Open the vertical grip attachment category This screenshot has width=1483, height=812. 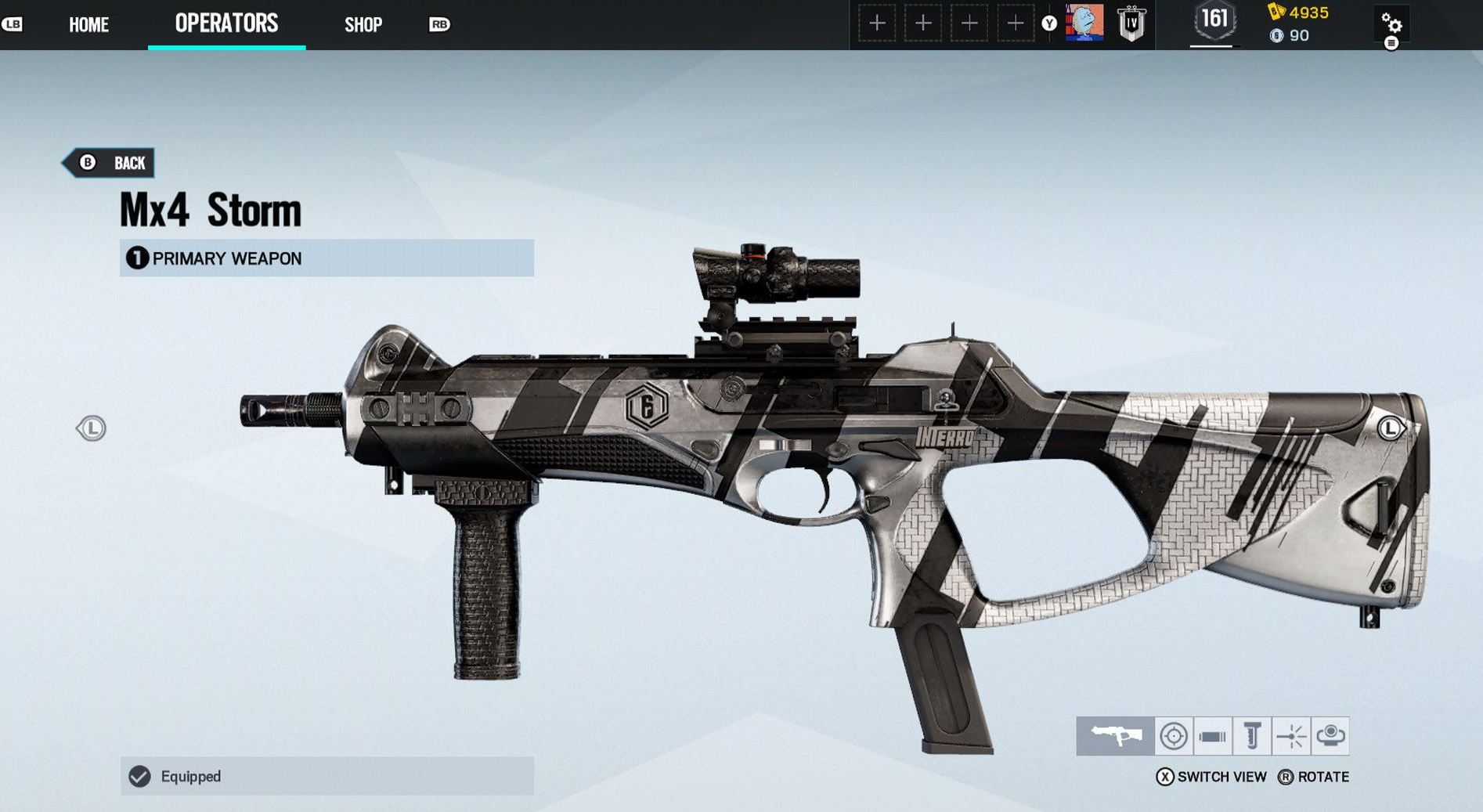(1251, 736)
